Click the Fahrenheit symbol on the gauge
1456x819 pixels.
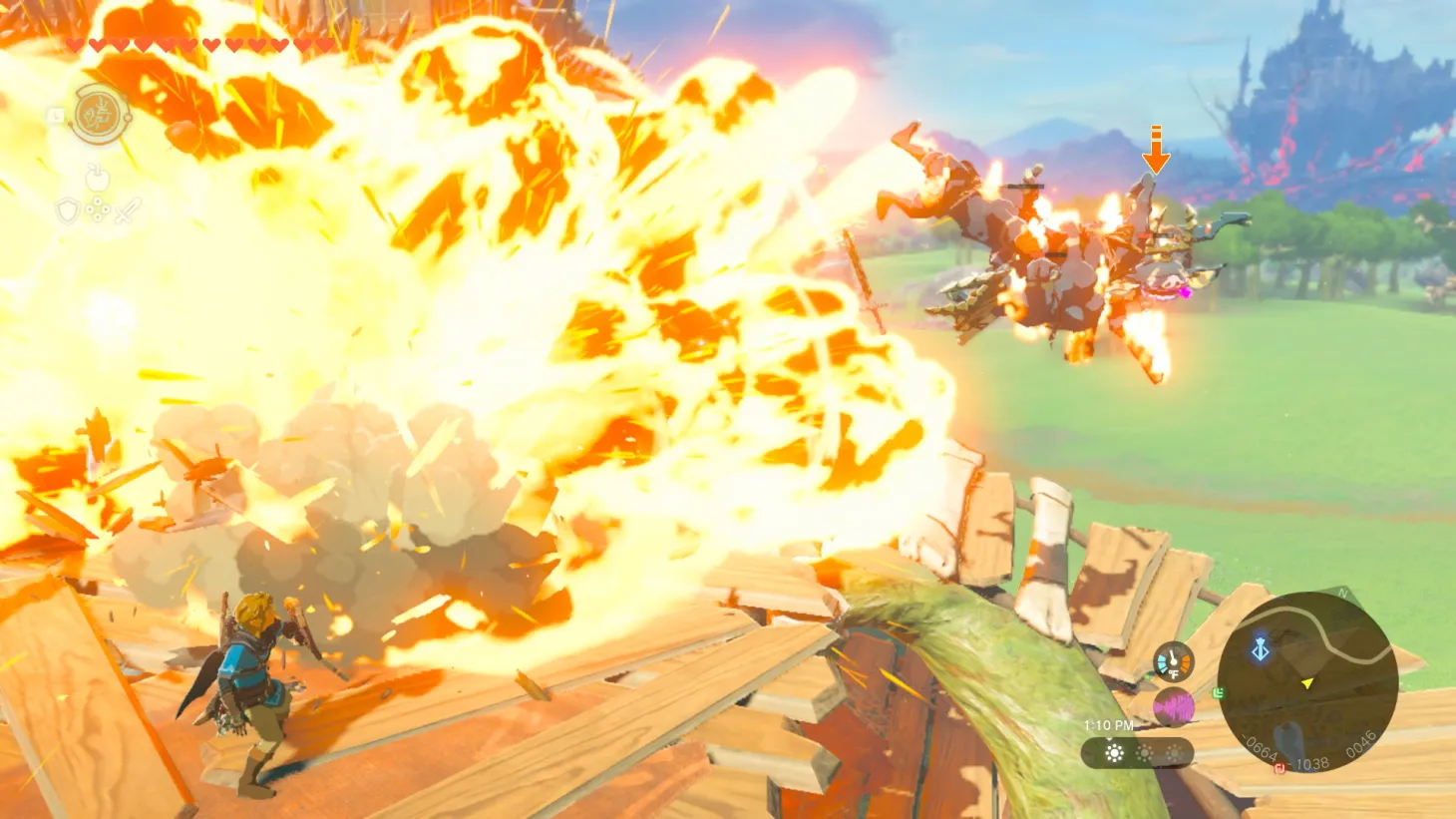(x=1173, y=674)
